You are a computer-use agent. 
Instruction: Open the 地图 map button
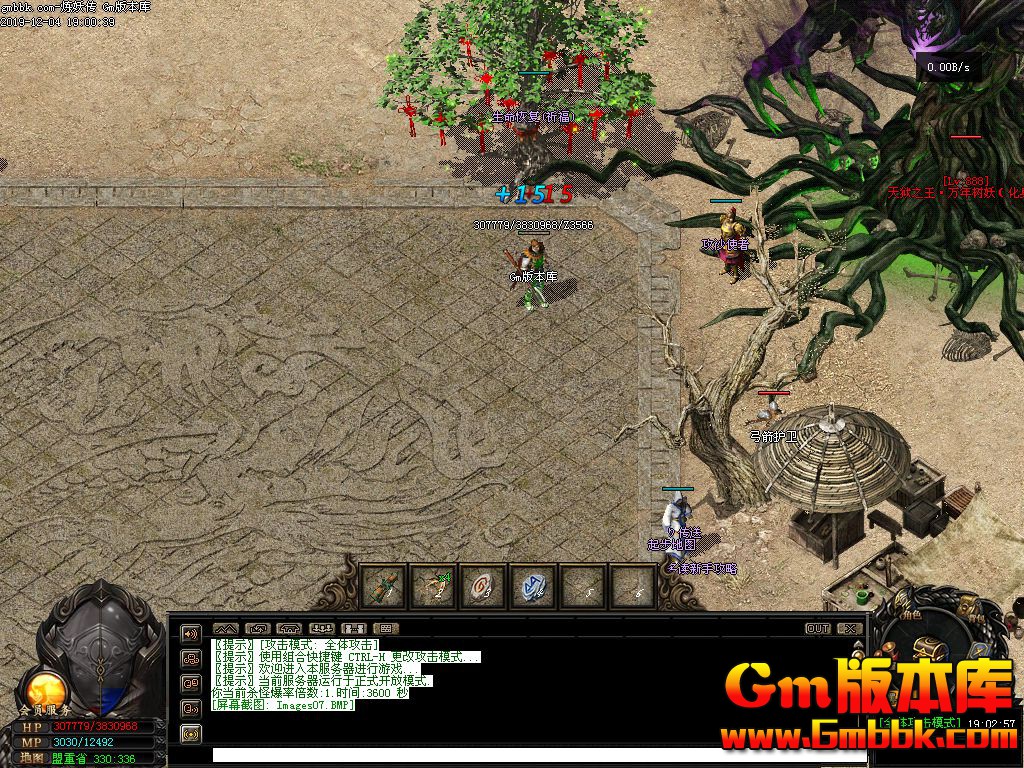33,758
